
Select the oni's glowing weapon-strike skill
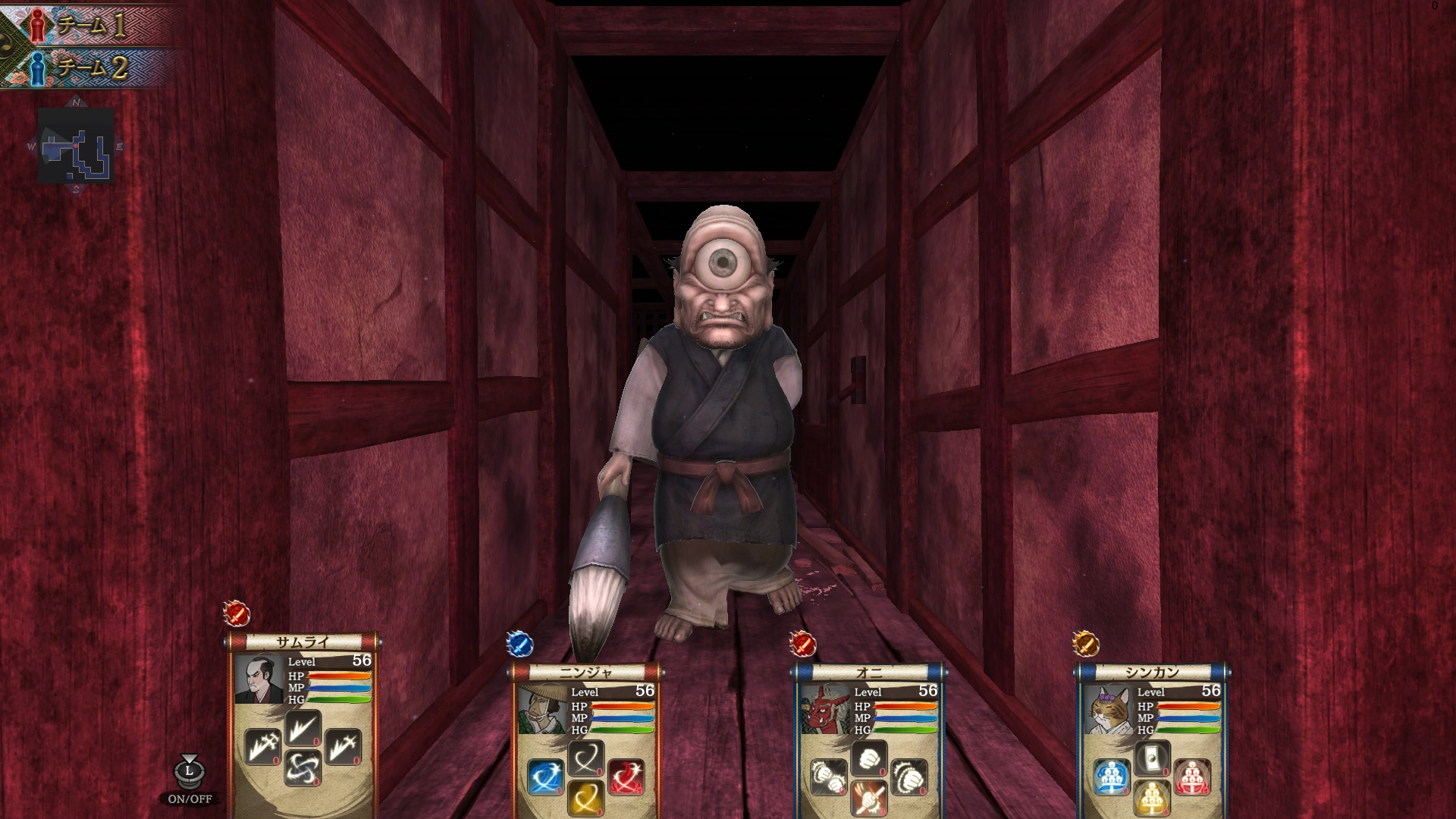(x=869, y=799)
